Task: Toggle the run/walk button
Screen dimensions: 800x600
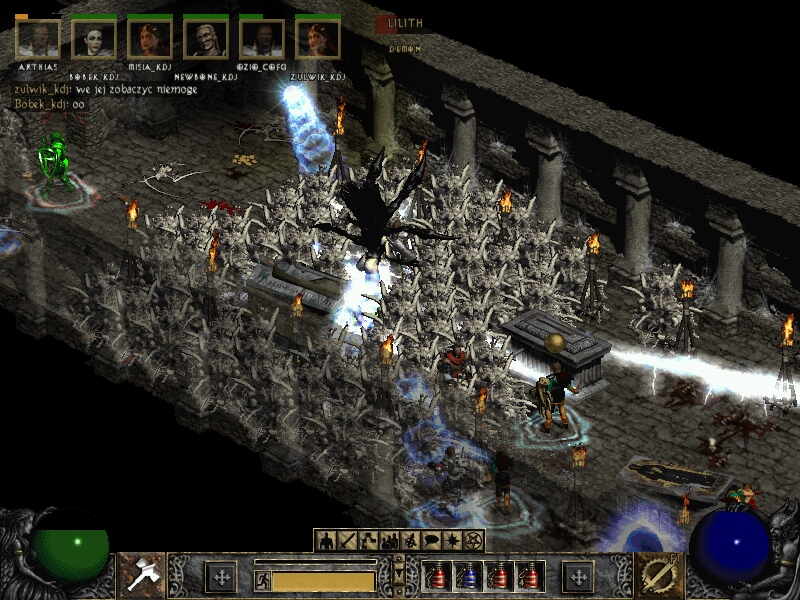Action: [262, 579]
